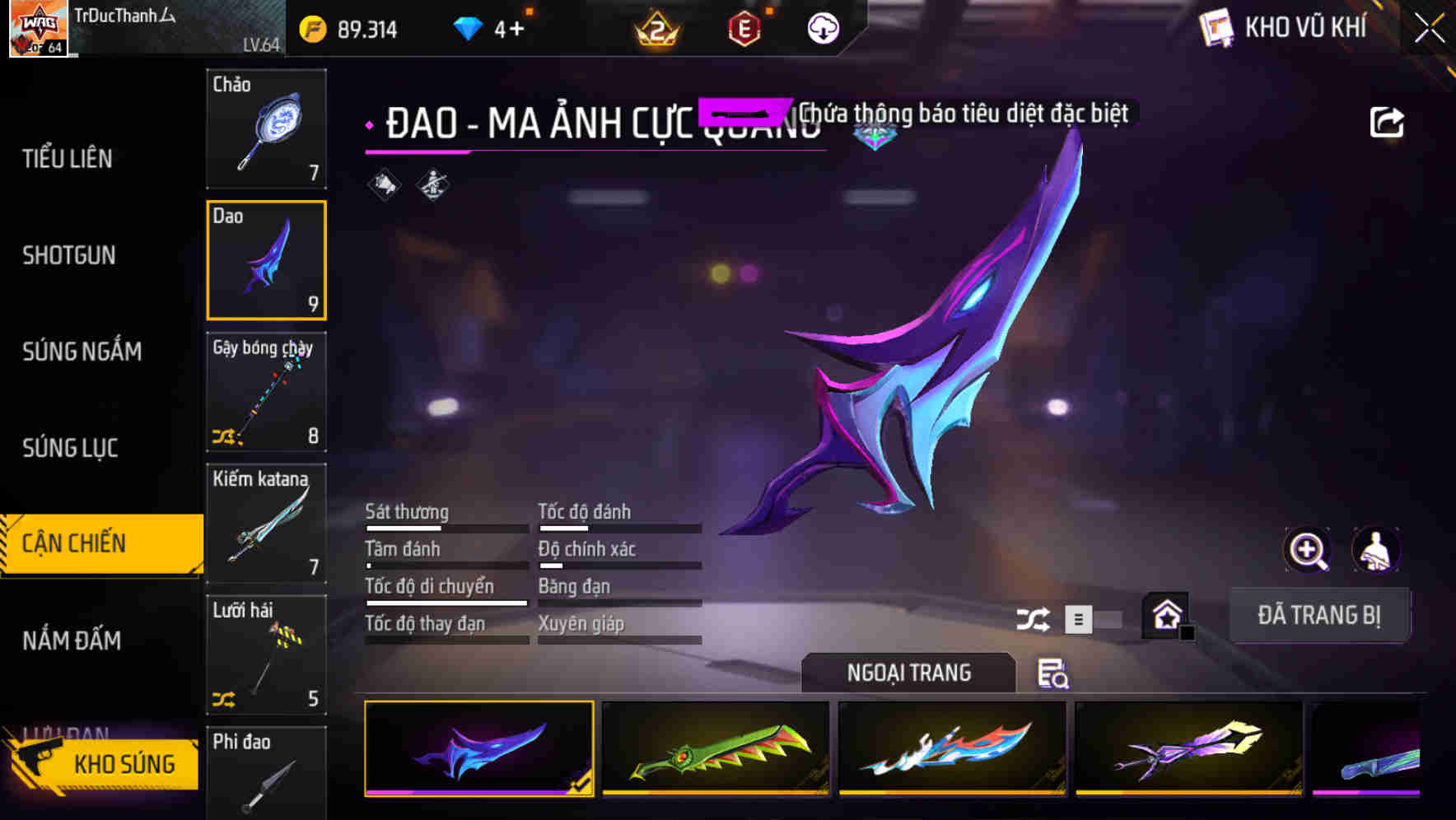Screen dimensions: 1456x820
Task: Select the character preview icon beside the magnifier
Action: tap(1376, 550)
